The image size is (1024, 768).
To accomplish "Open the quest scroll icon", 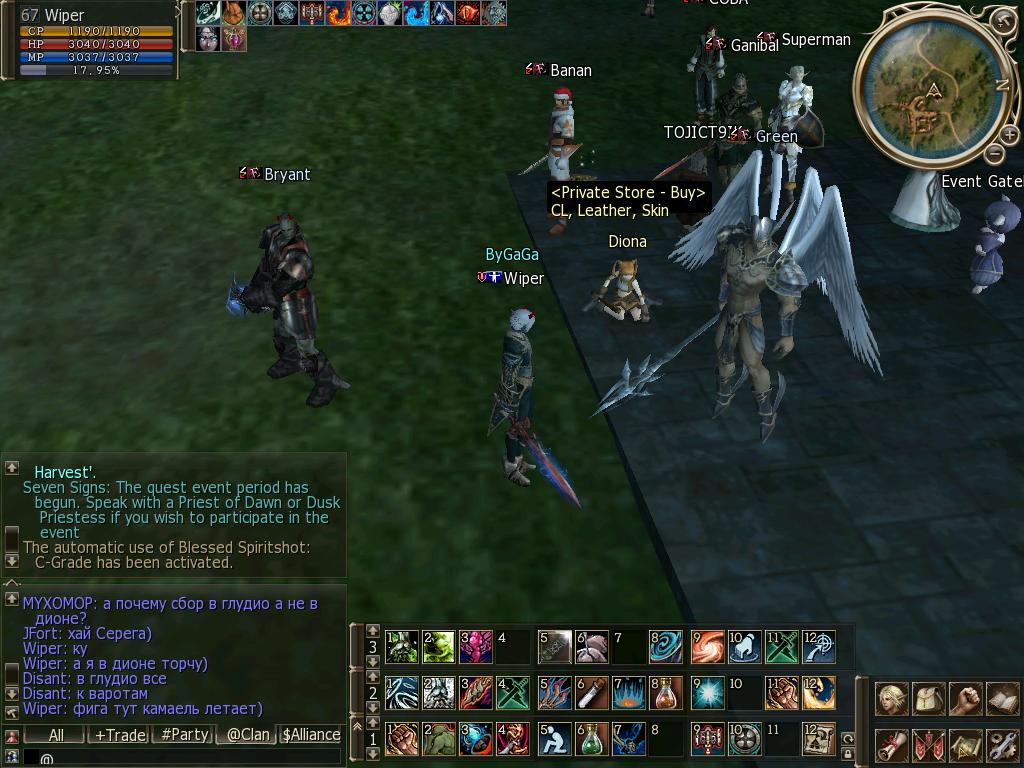I will pyautogui.click(x=890, y=745).
